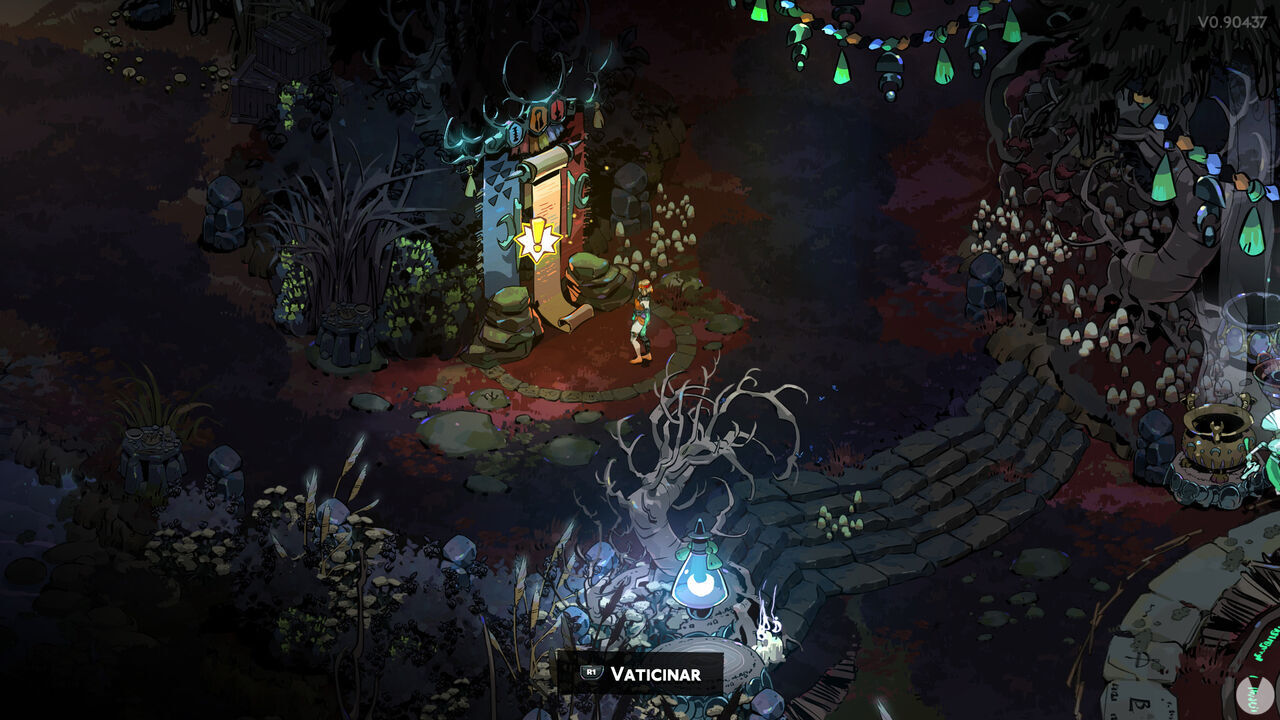Select the red flame crest atop the board
This screenshot has width=1280, height=720.
pyautogui.click(x=558, y=110)
